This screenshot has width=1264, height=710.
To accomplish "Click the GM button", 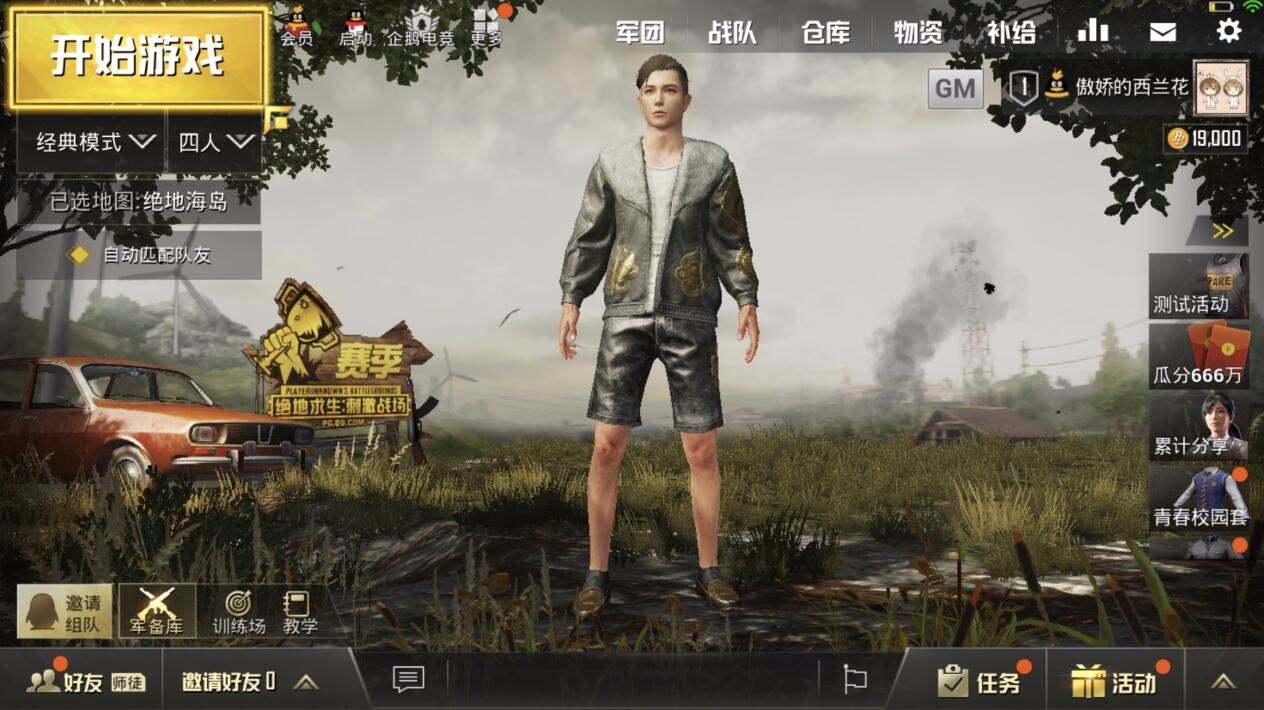I will (955, 89).
